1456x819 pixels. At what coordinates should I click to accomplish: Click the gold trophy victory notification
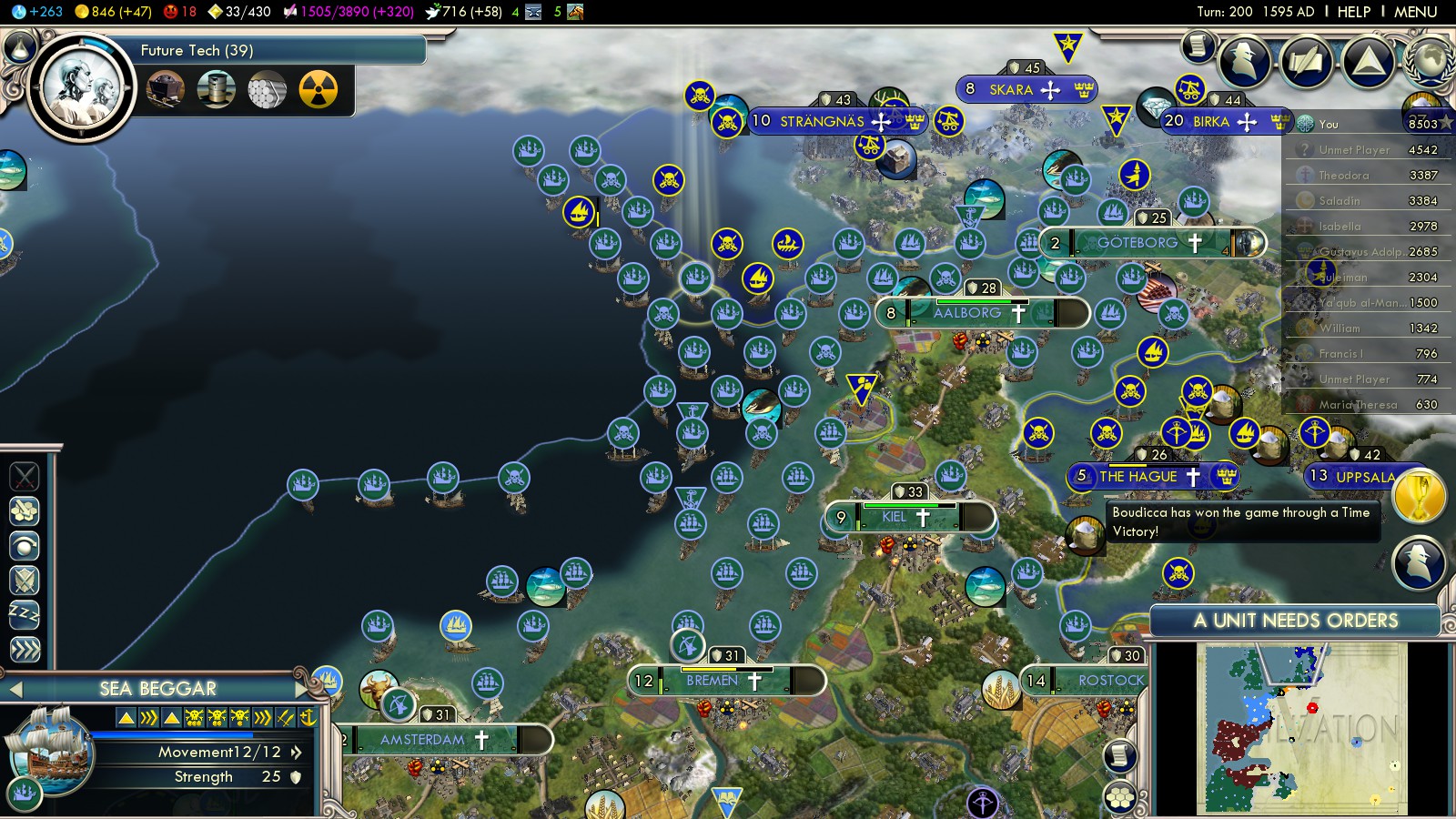[x=1418, y=497]
